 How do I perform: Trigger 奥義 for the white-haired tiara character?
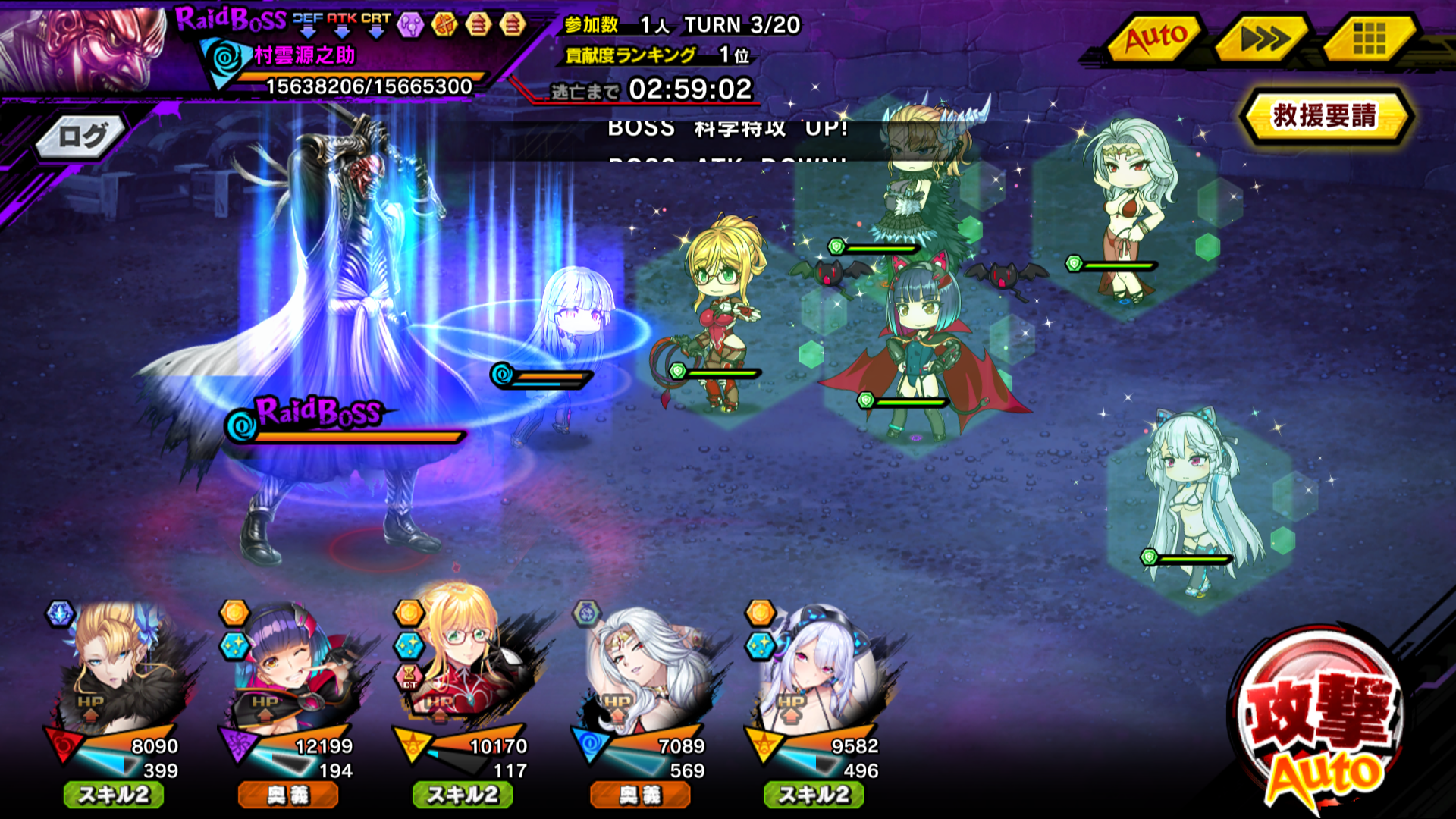640,795
